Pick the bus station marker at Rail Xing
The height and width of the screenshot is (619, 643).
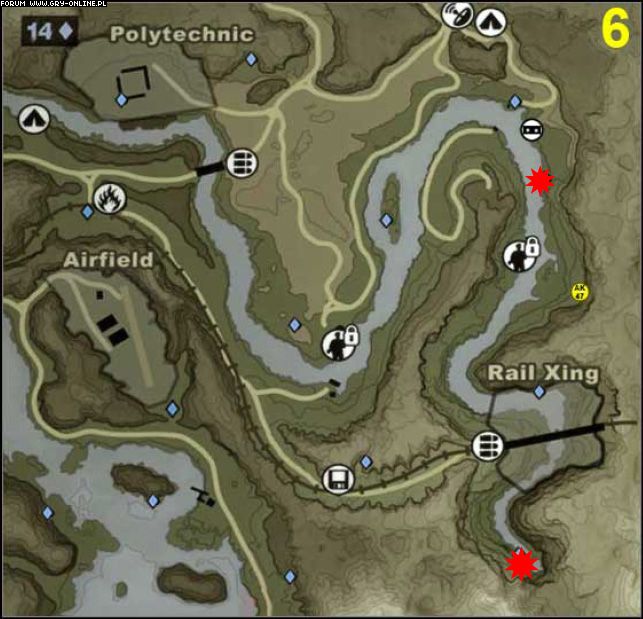[x=487, y=444]
